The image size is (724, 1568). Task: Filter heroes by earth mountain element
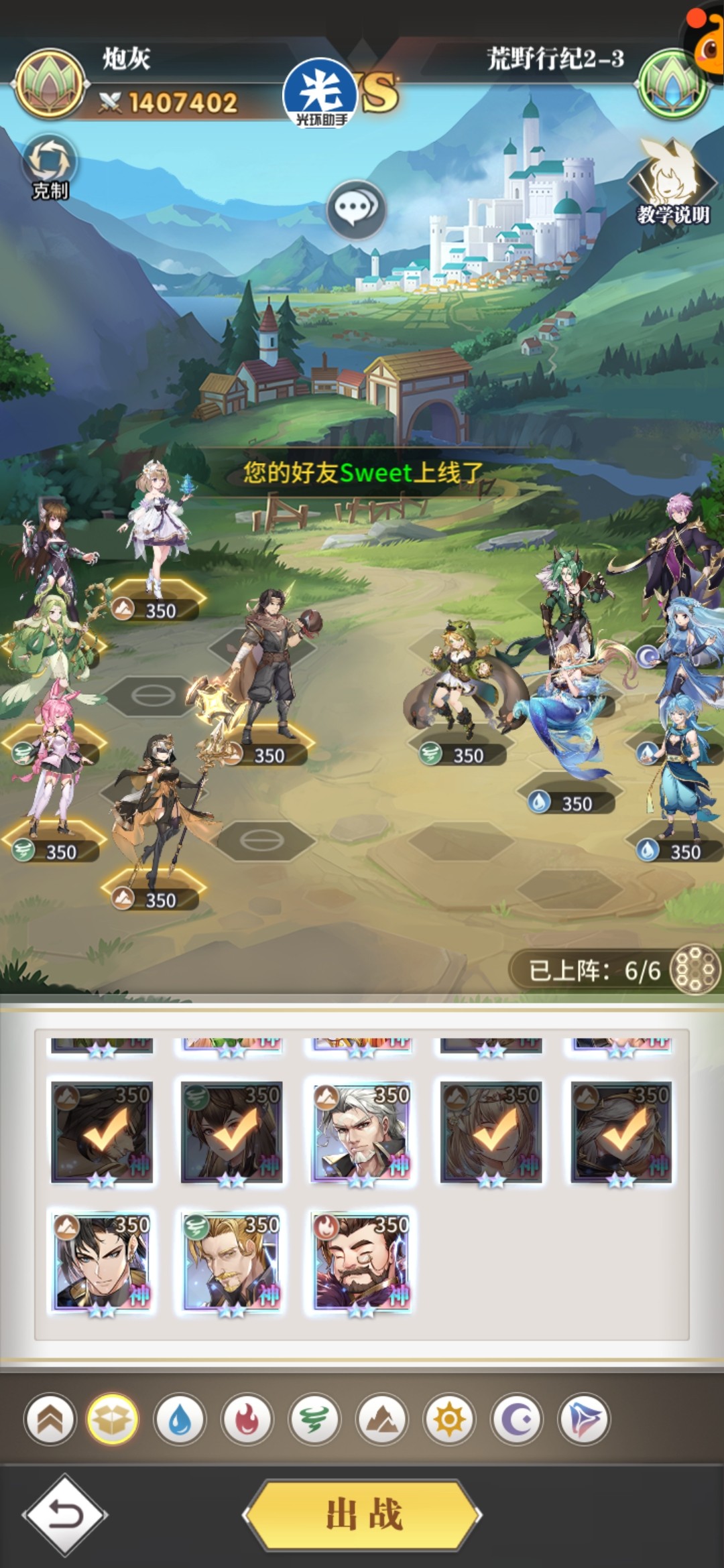[x=382, y=1419]
